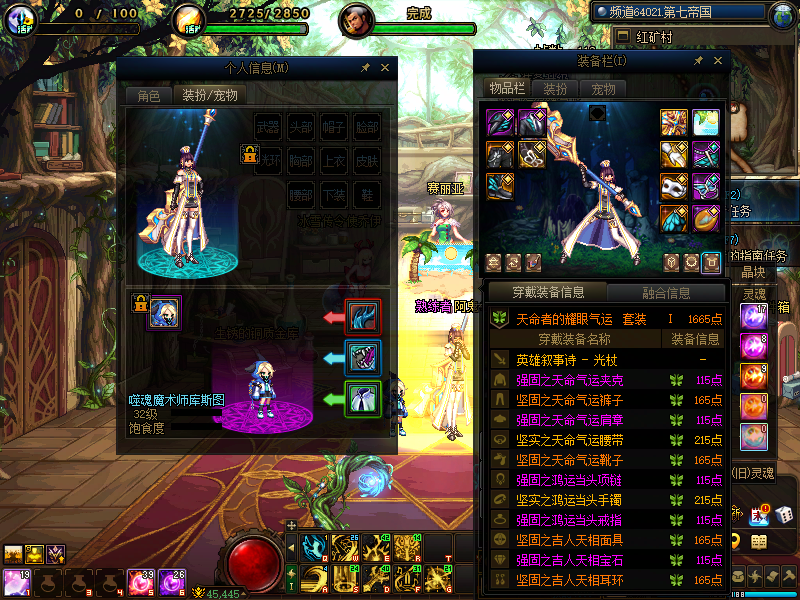Viewport: 800px width, 600px height.
Task: Select the 坚实之天命气运腰带 row
Action: click(x=568, y=440)
